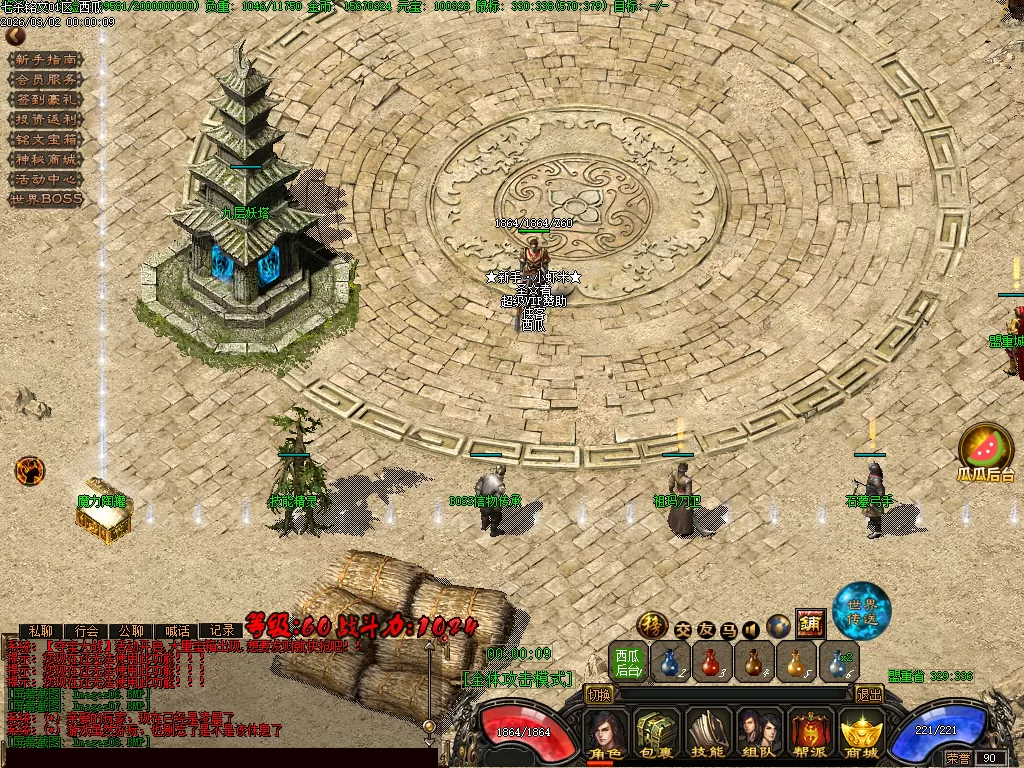Open the 组队 team panel

759,734
